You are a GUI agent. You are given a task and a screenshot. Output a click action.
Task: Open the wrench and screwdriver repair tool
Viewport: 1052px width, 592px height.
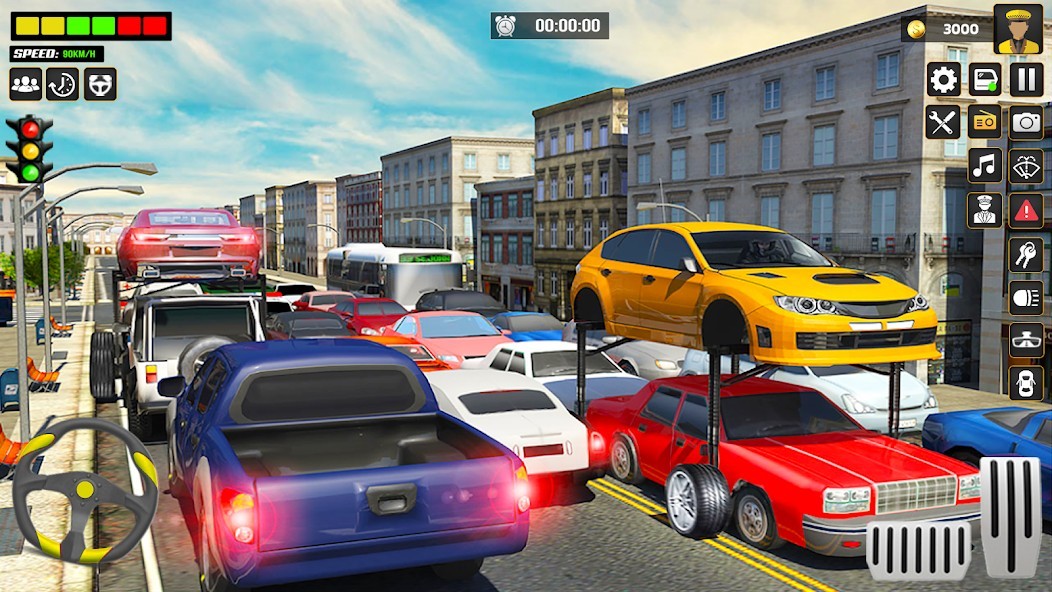[x=943, y=122]
